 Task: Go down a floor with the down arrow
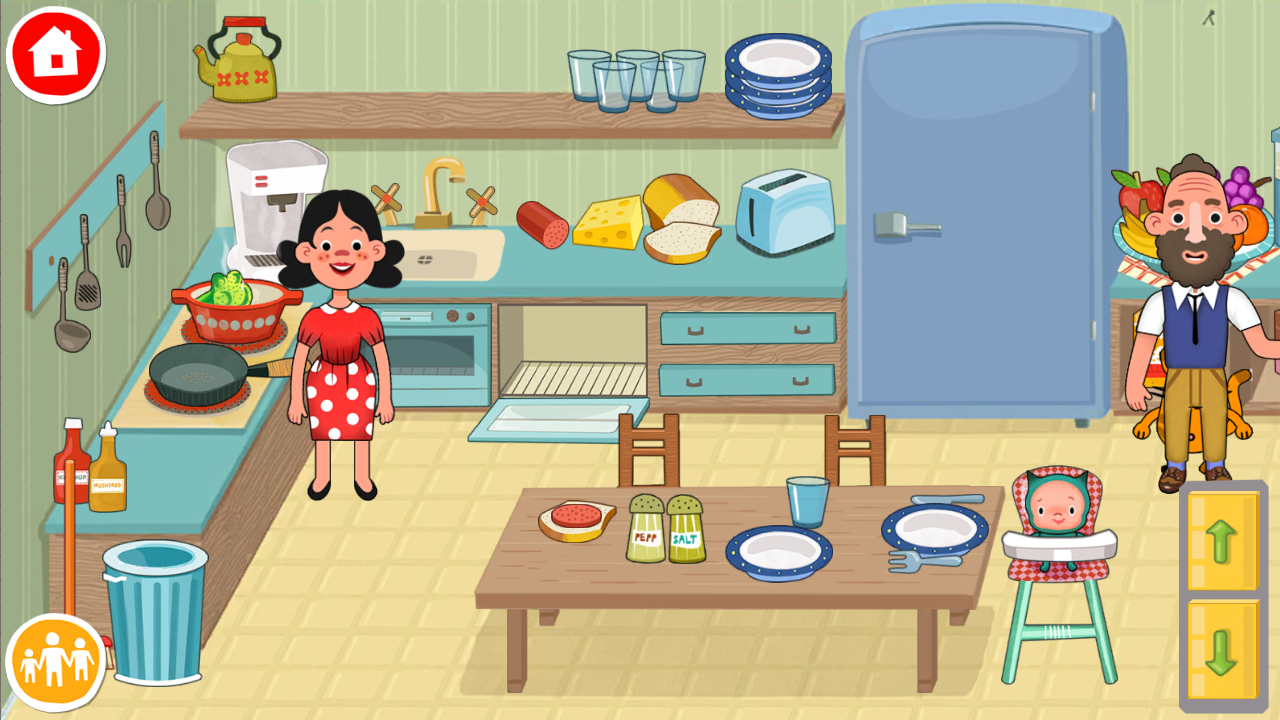click(1222, 650)
